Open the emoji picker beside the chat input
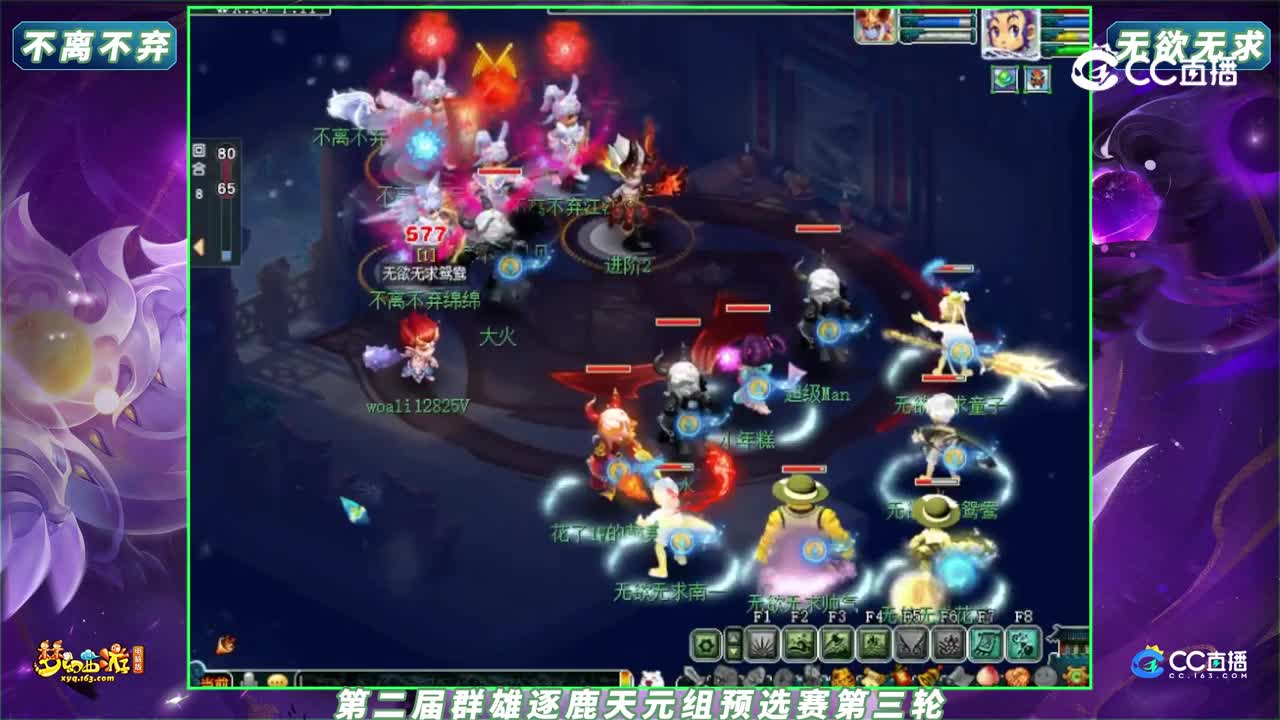Image resolution: width=1280 pixels, height=720 pixels. coord(278,678)
